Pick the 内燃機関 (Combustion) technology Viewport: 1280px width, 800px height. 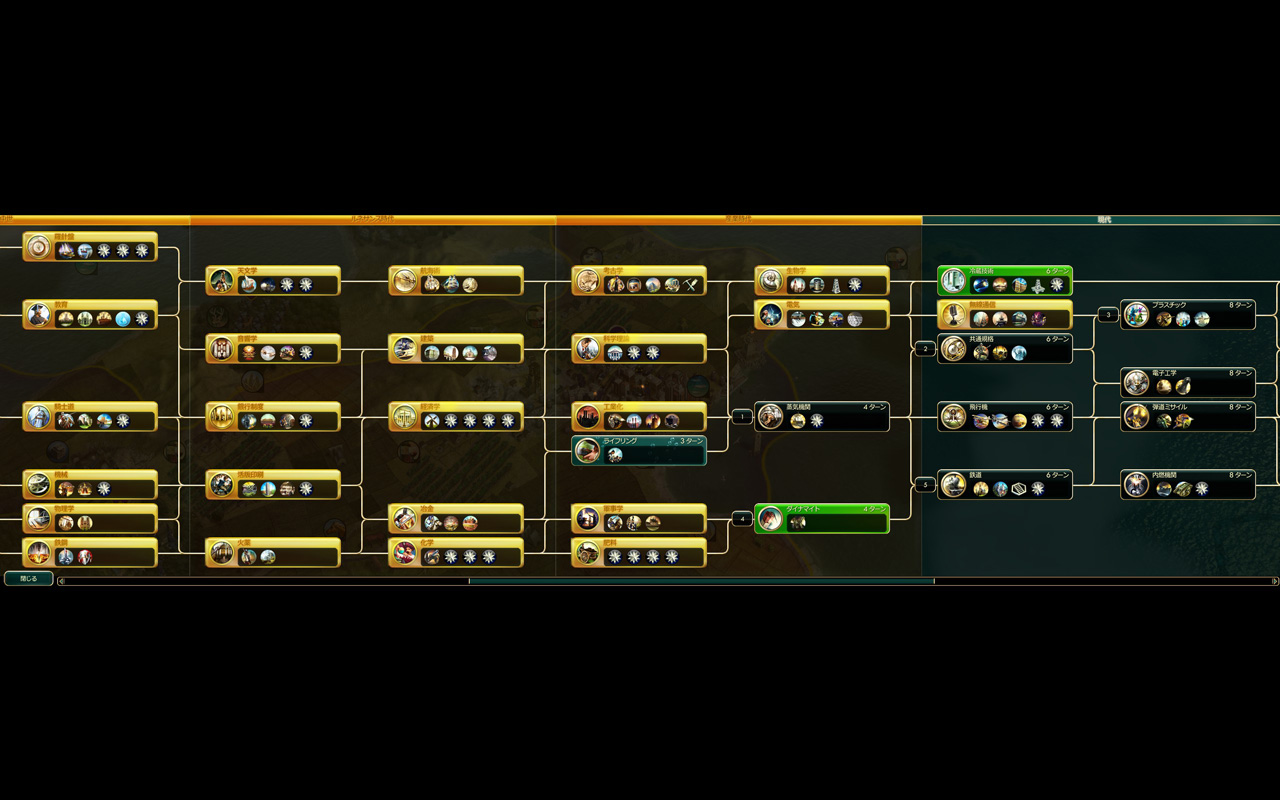pyautogui.click(x=1188, y=485)
